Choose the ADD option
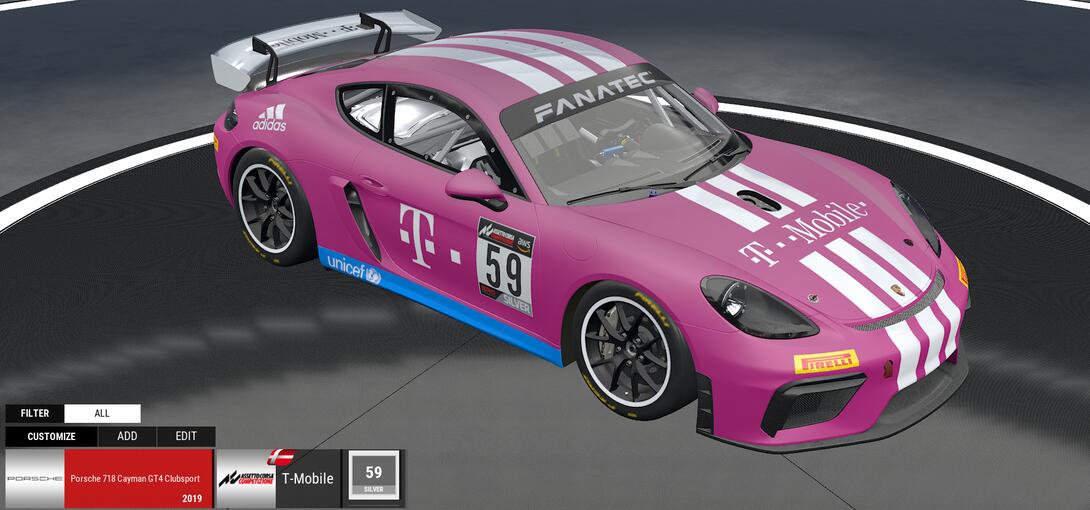 coord(127,437)
